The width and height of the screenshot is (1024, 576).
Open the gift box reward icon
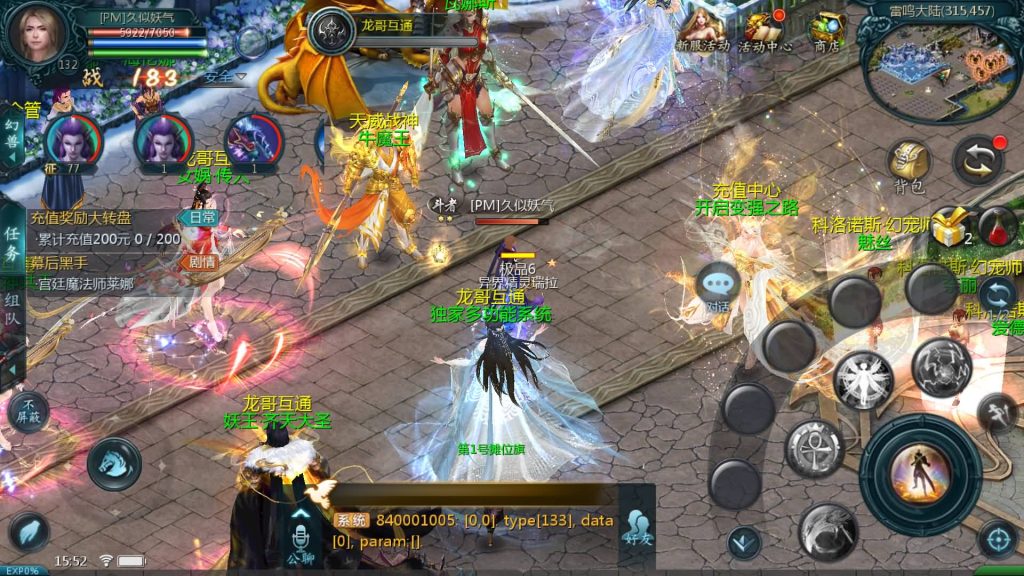pos(947,229)
